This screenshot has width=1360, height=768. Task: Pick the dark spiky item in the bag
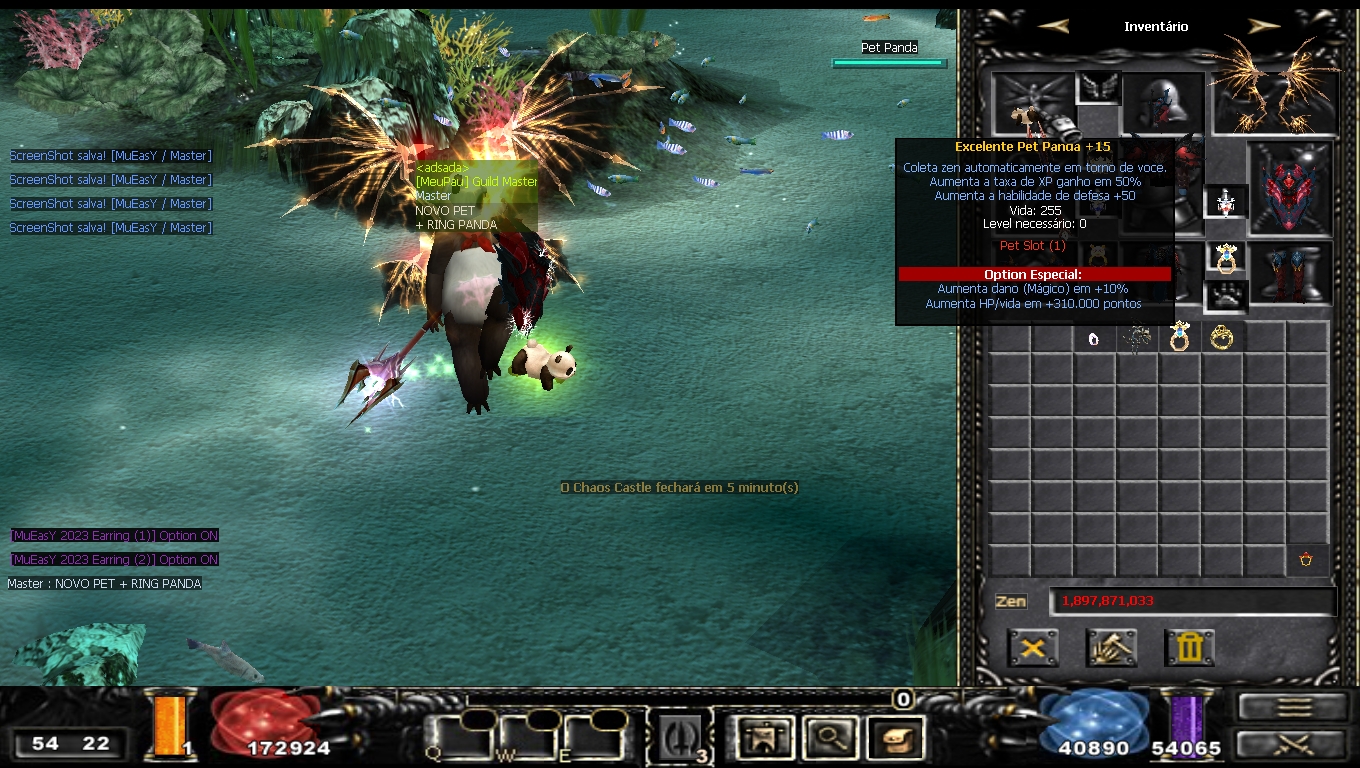coord(1136,339)
